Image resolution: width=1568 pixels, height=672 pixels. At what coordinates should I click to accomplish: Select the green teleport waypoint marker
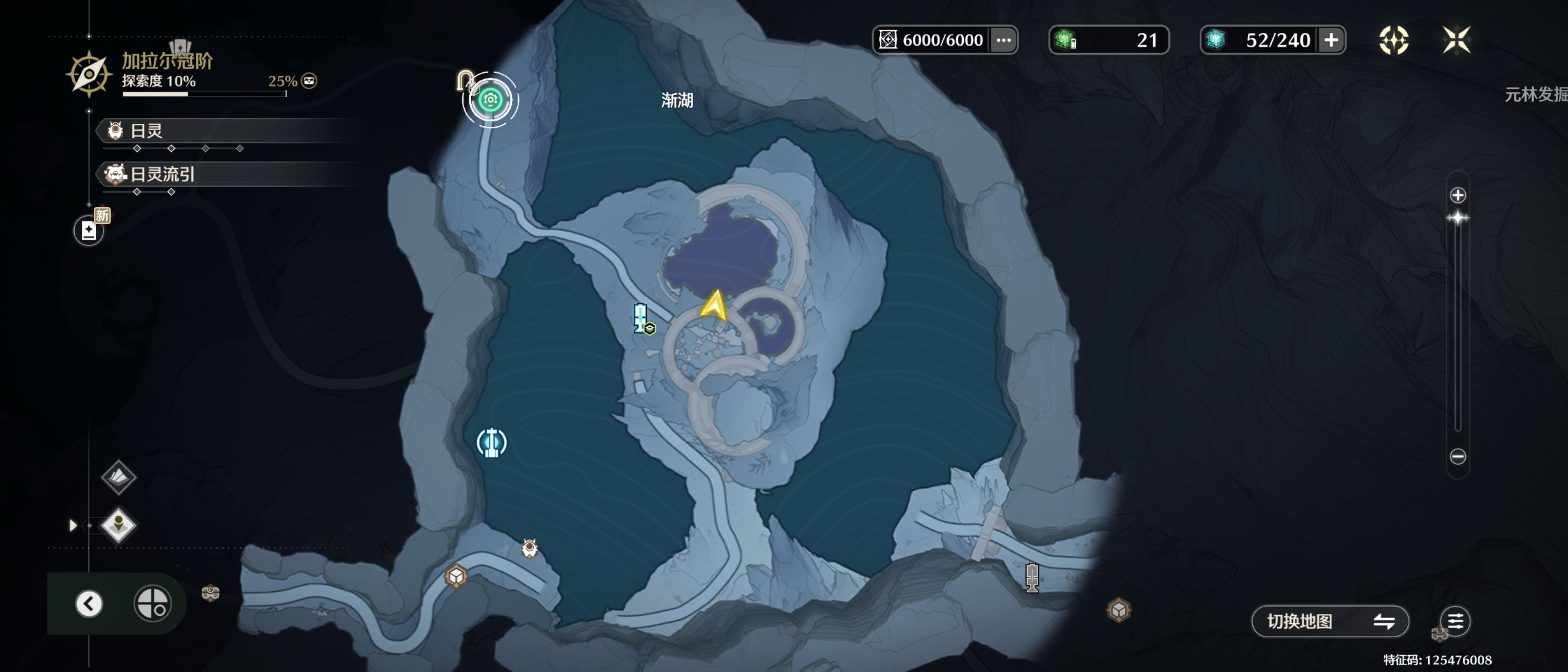point(490,100)
